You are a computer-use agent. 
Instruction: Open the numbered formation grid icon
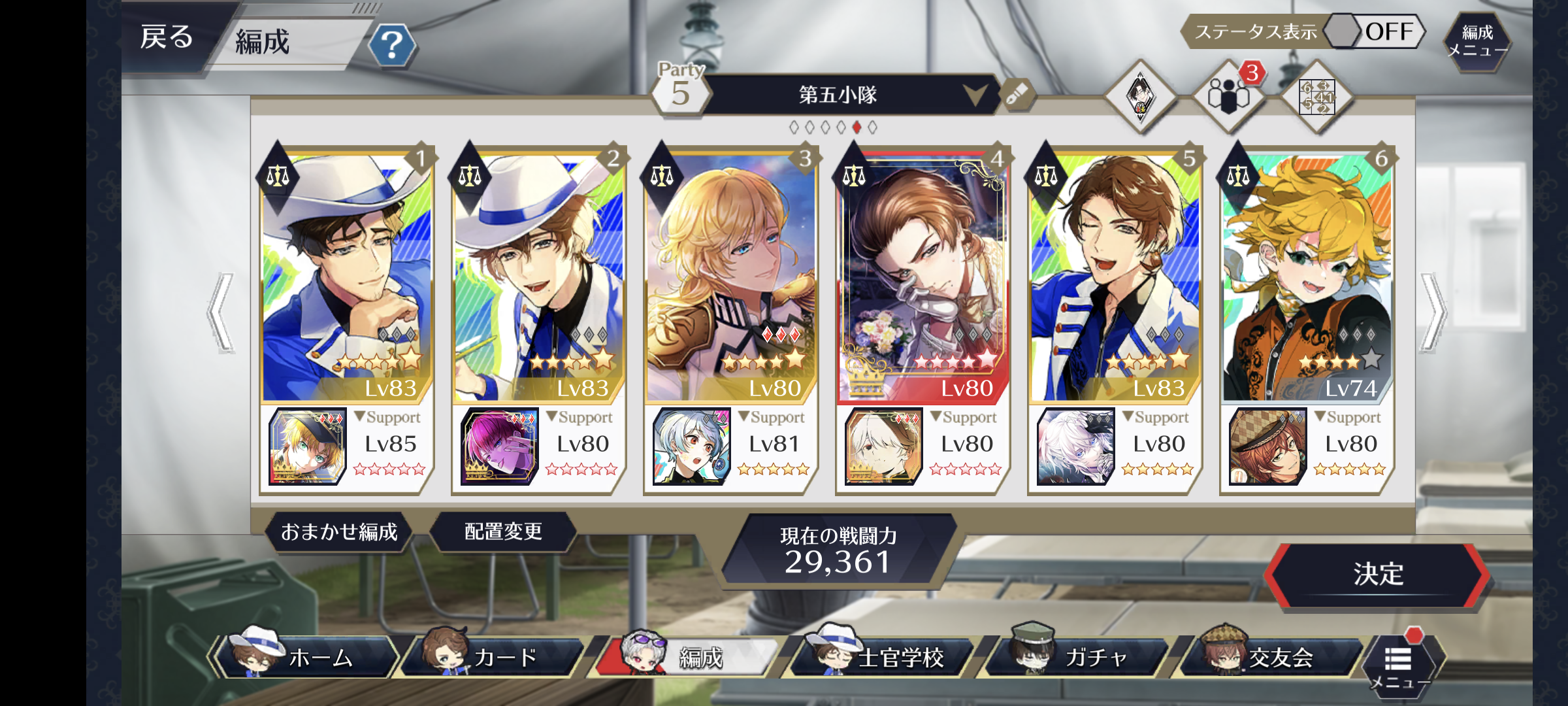[1316, 97]
